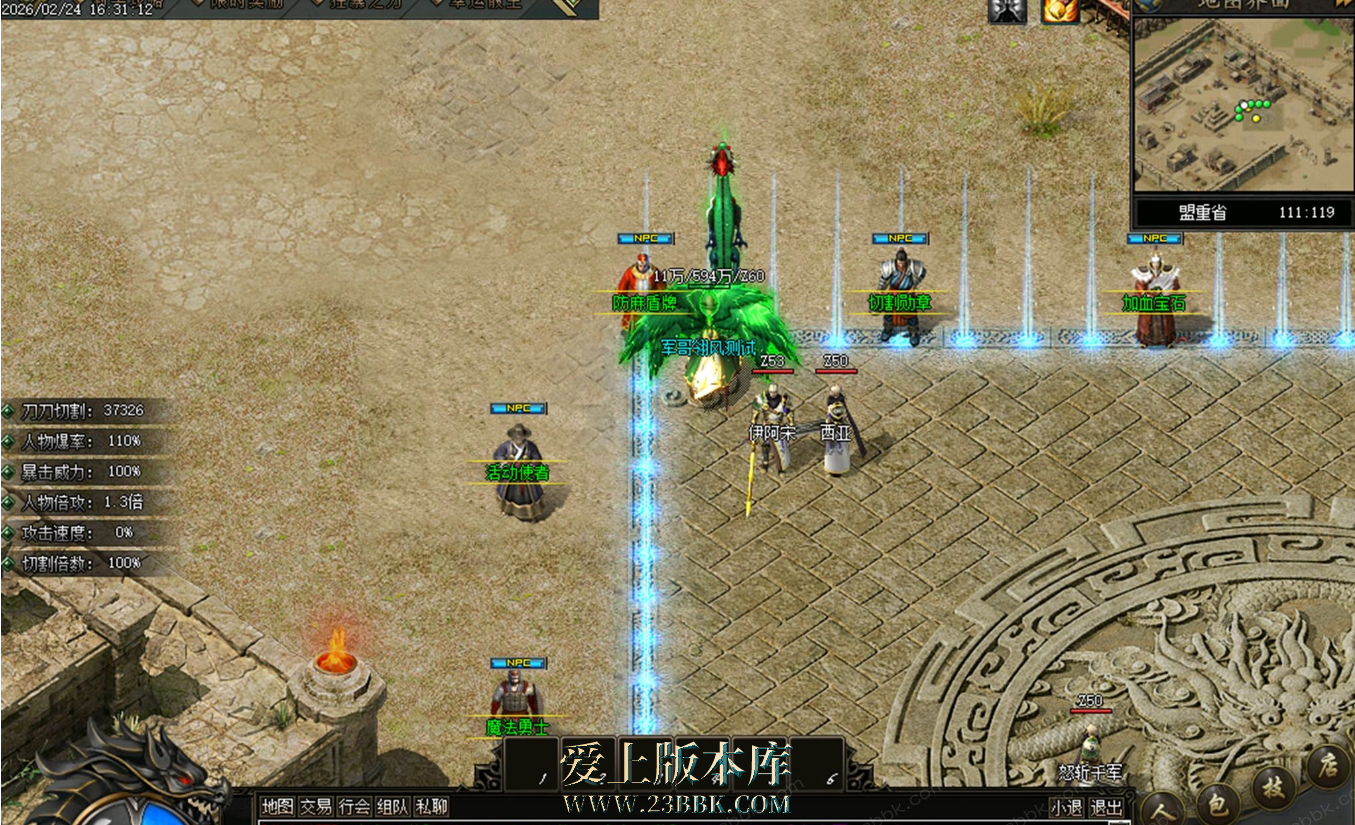Open the 狂暴之力 menu entry
The height and width of the screenshot is (825, 1355).
click(x=357, y=4)
